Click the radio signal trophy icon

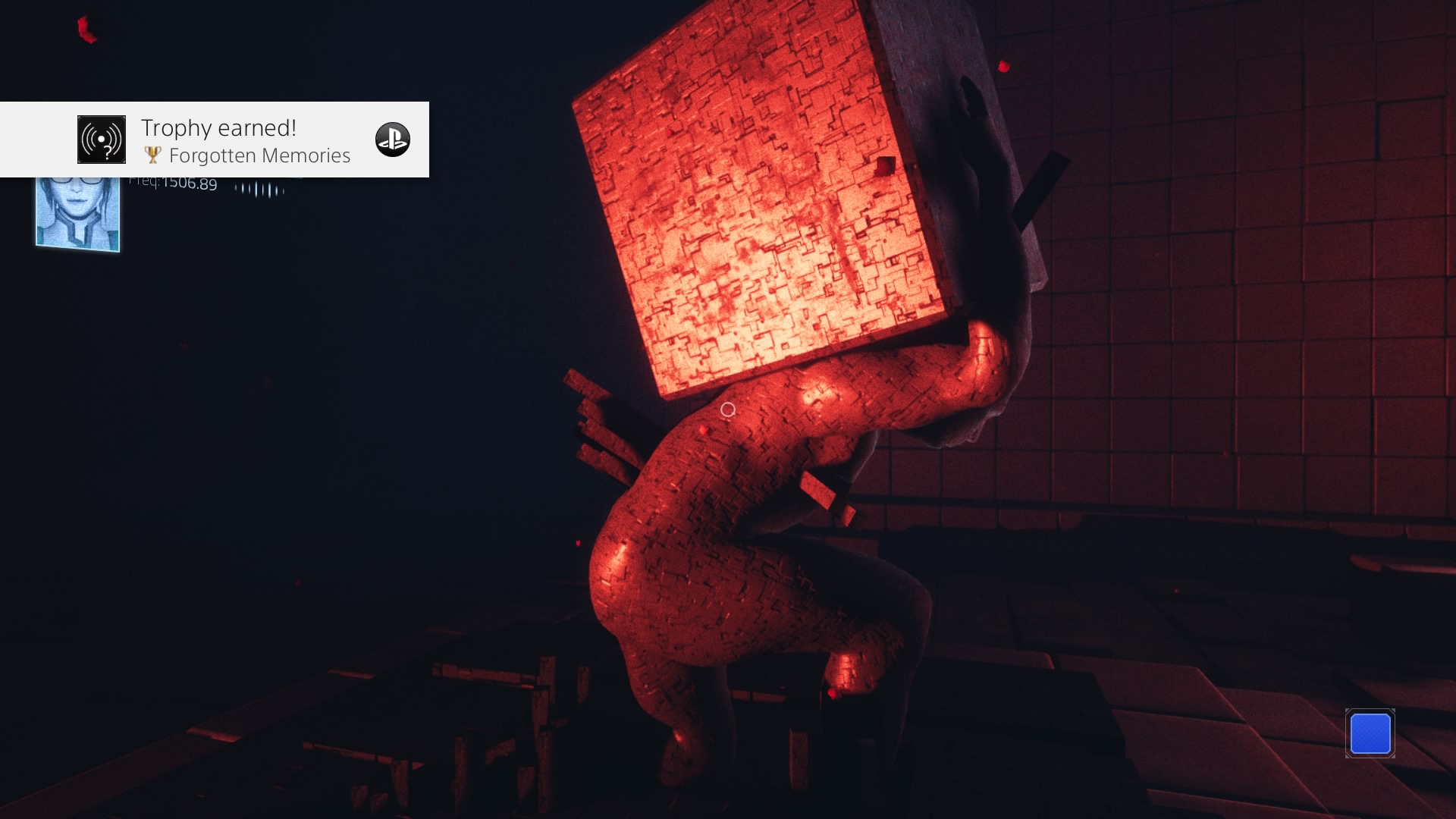[102, 140]
